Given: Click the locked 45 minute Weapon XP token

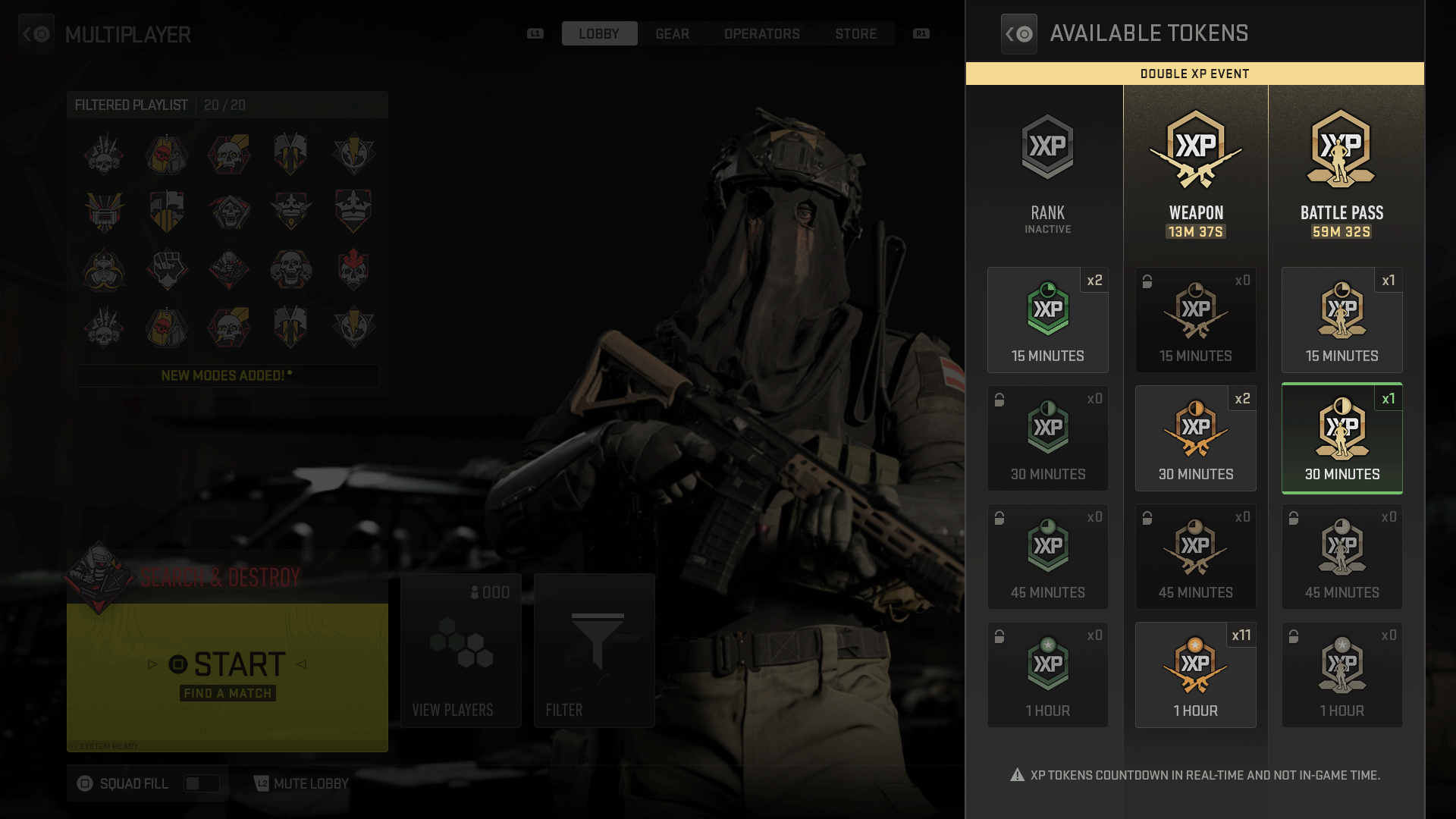Looking at the screenshot, I should tap(1195, 557).
